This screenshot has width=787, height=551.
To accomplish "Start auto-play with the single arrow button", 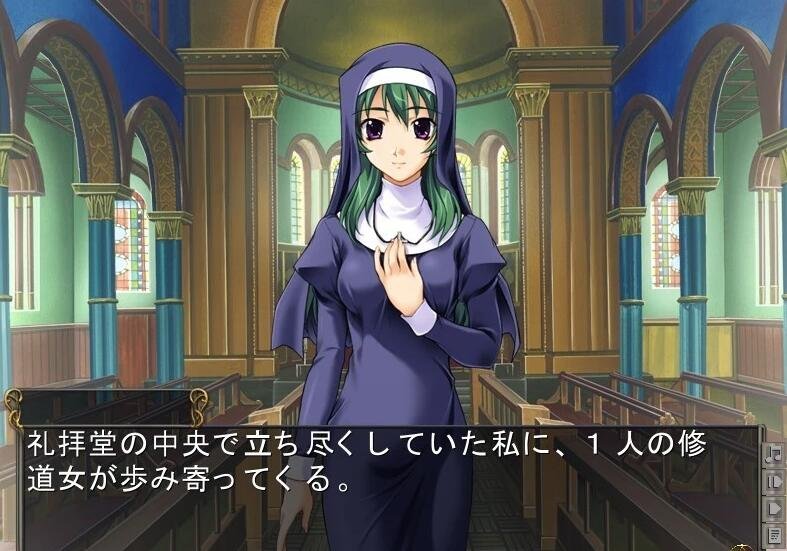I will coord(774,507).
